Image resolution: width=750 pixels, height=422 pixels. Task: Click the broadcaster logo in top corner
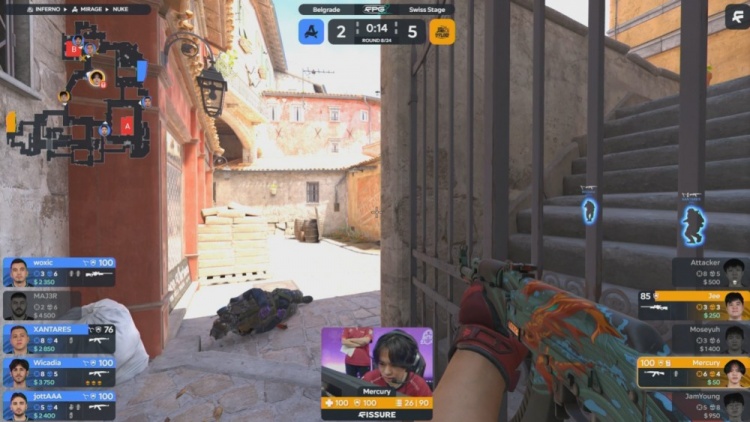pos(736,14)
